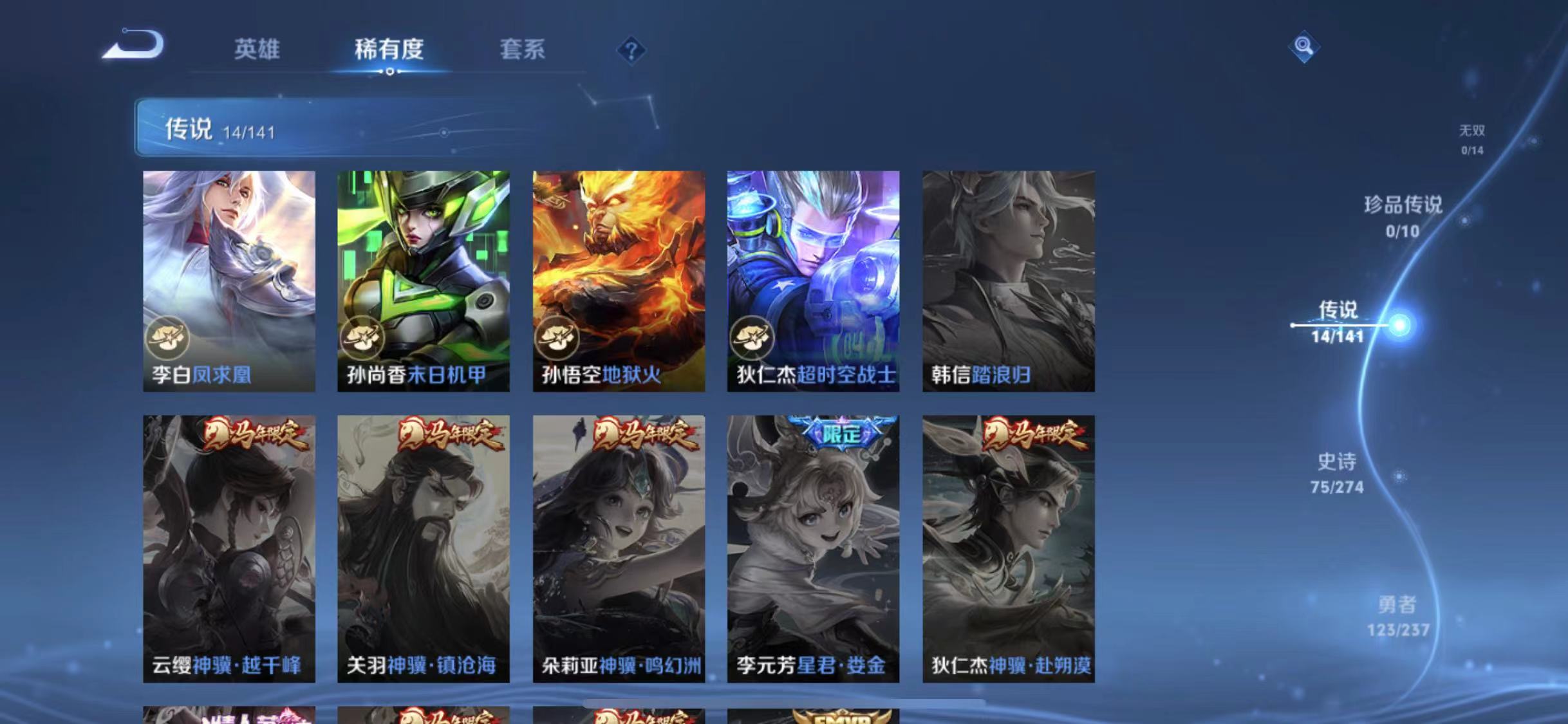Switch to the 英雄 tab

(x=257, y=50)
